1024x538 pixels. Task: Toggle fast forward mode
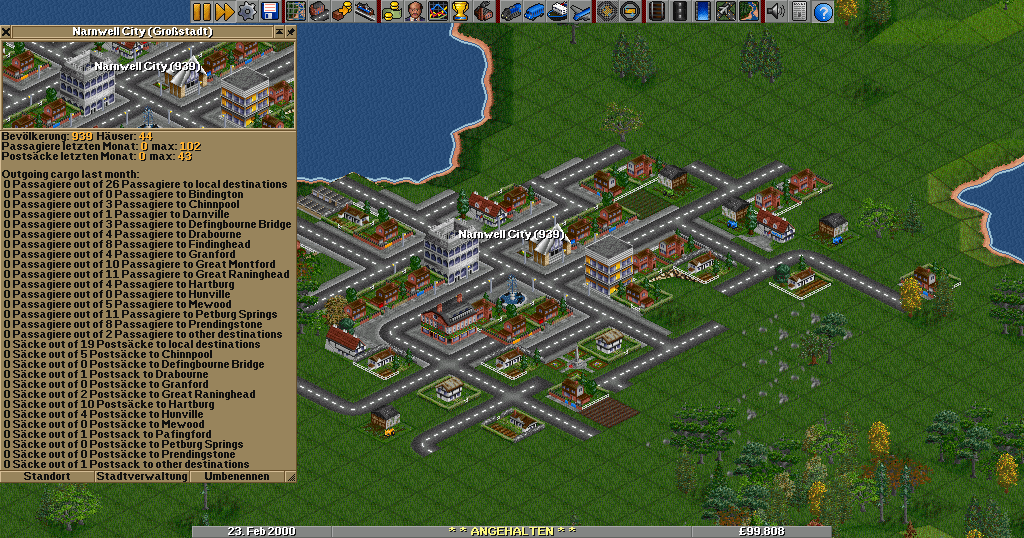224,12
